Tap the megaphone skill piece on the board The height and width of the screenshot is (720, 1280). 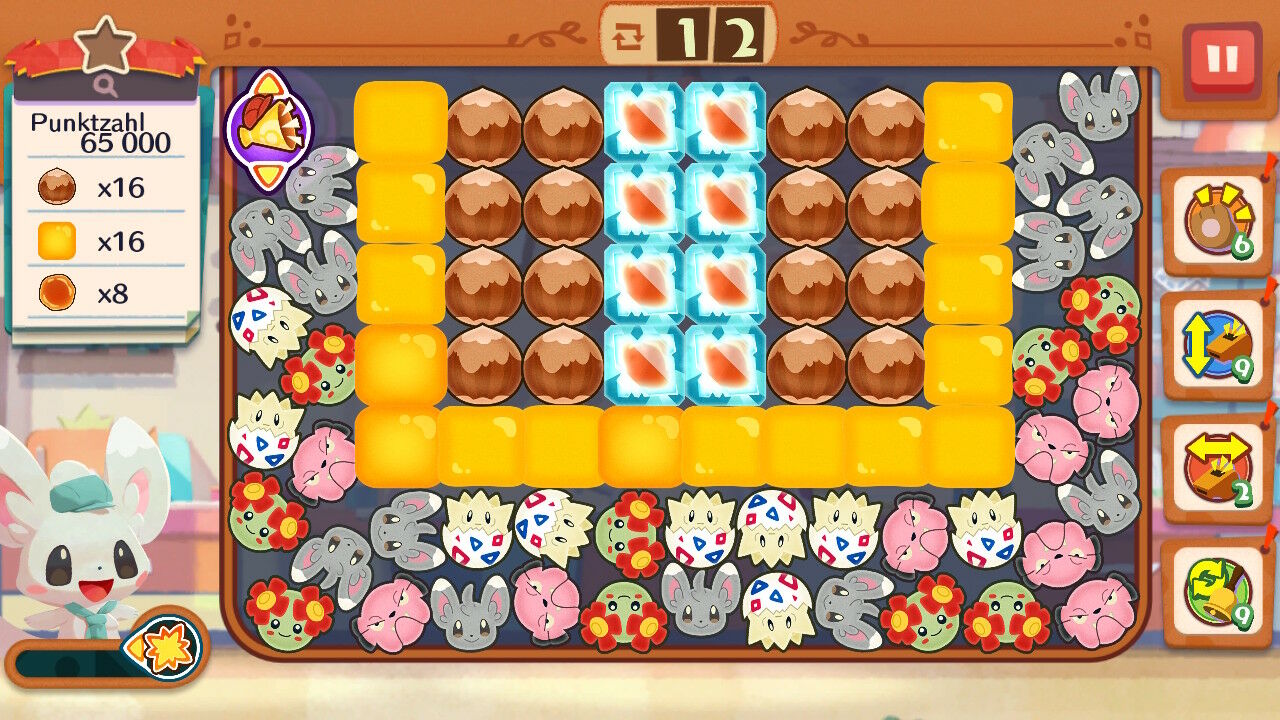tap(268, 129)
